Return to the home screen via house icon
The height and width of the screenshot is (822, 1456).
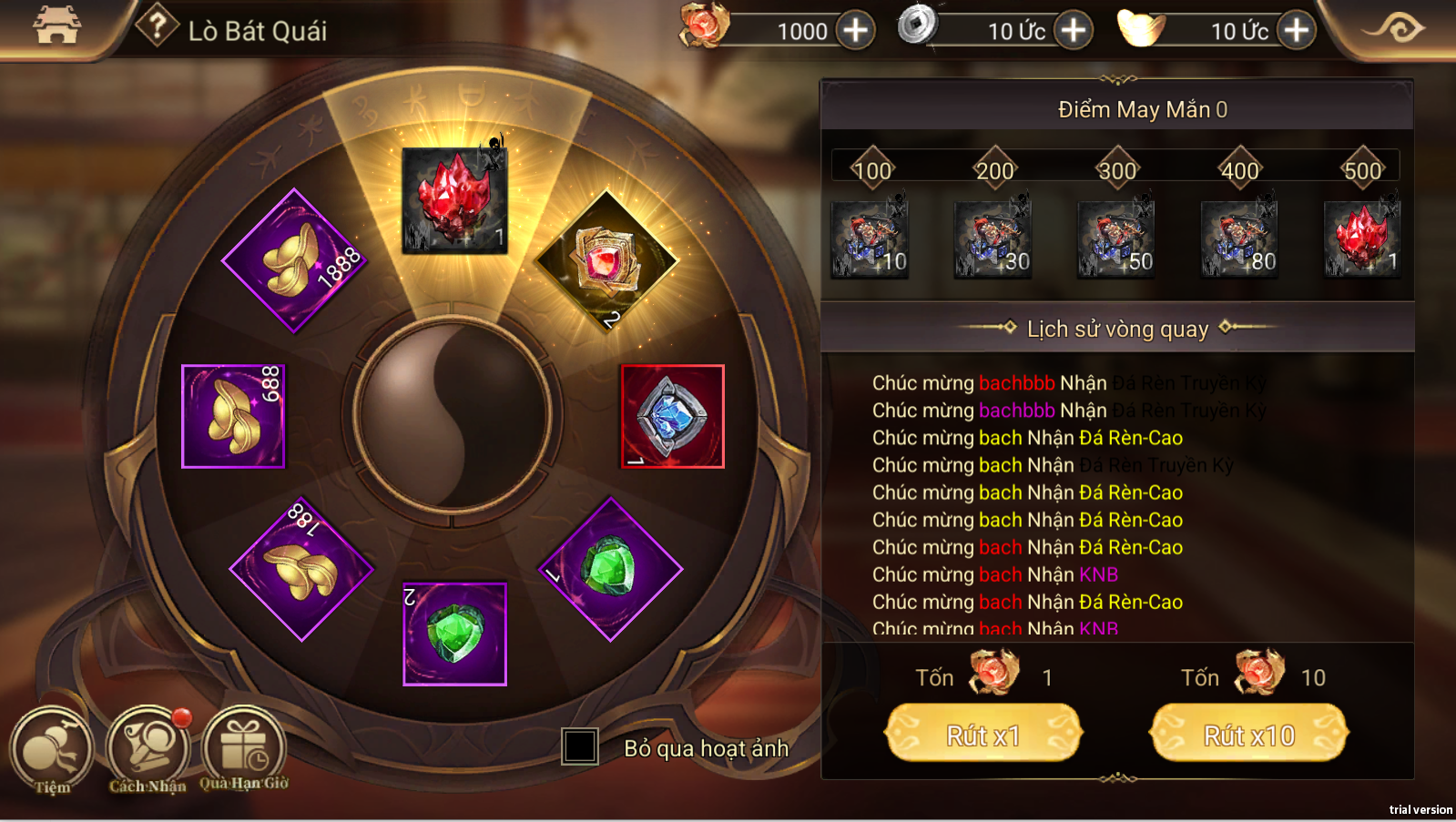[x=56, y=25]
